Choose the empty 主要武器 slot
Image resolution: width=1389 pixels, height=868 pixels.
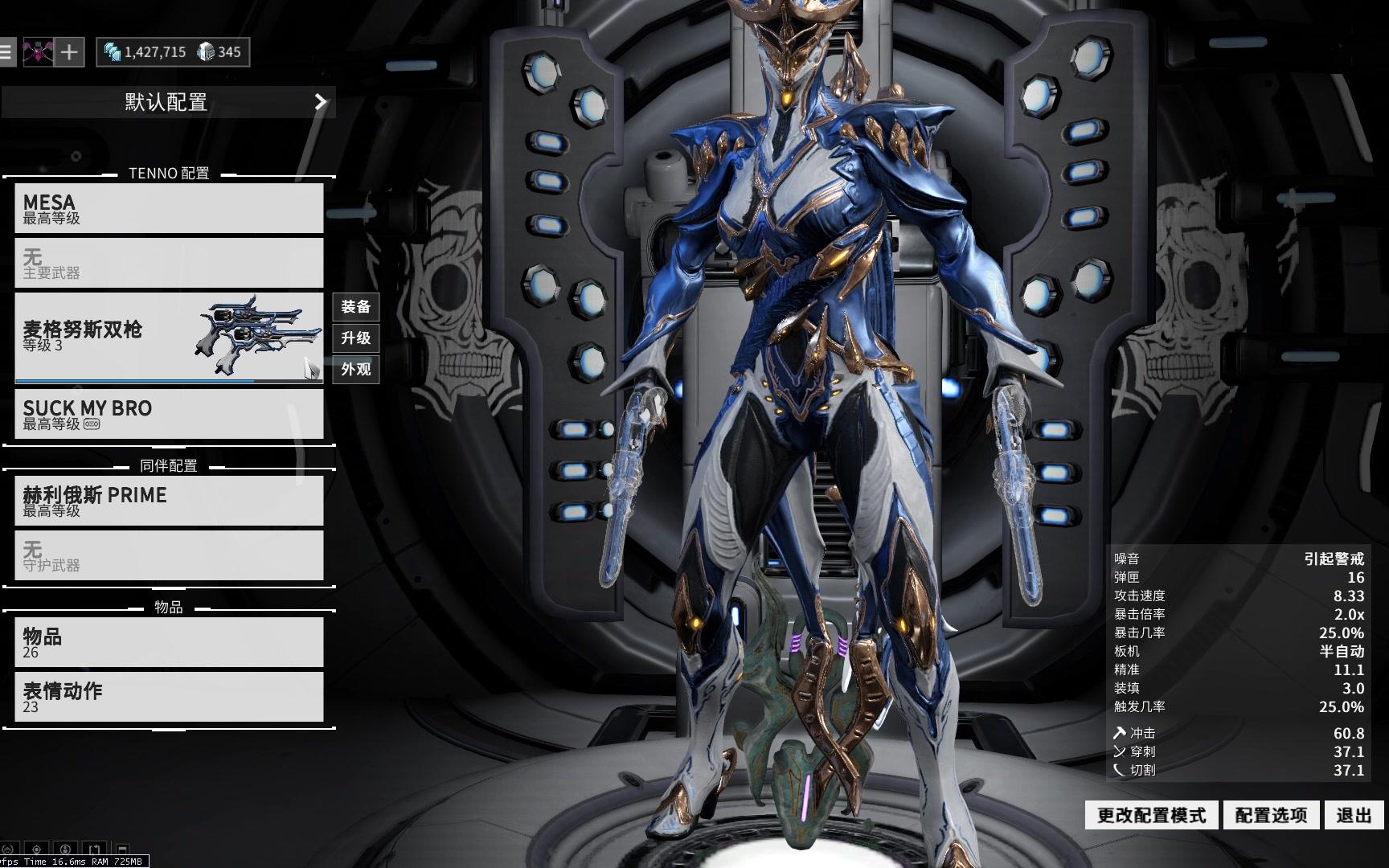point(169,263)
